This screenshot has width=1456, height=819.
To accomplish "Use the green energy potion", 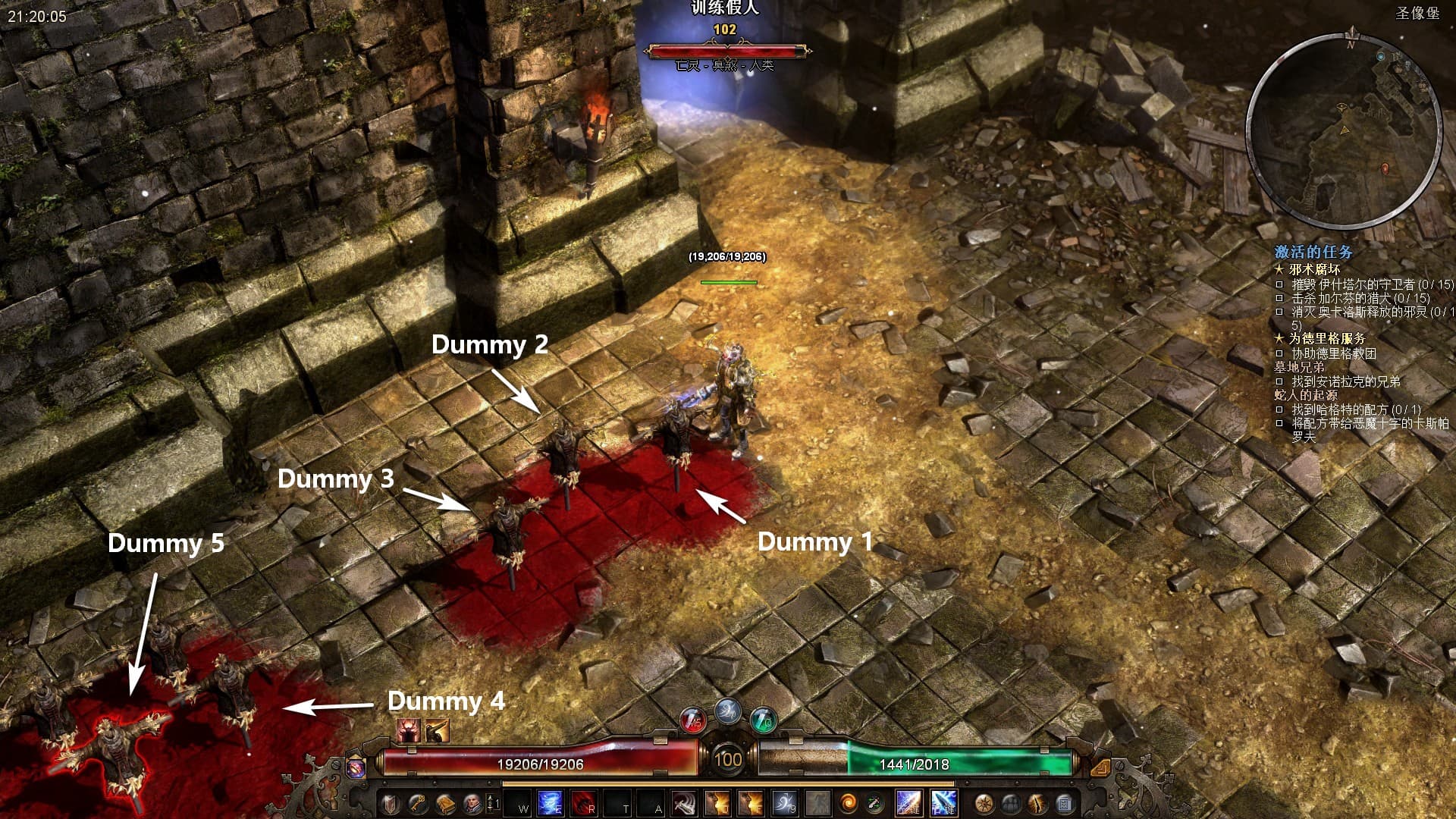I will click(763, 720).
